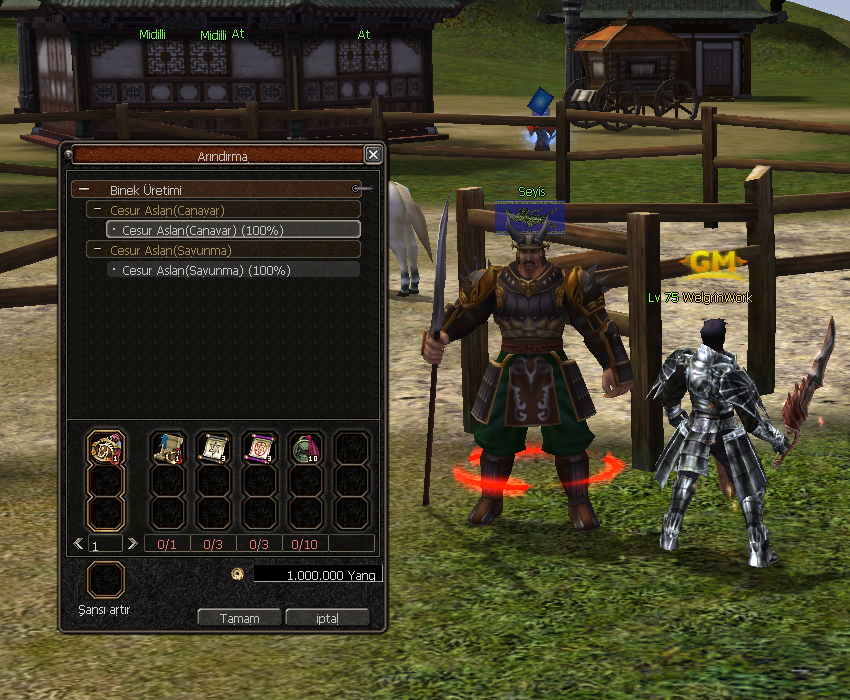Confirm crafting with Tamam button
The width and height of the screenshot is (850, 700).
pyautogui.click(x=239, y=618)
